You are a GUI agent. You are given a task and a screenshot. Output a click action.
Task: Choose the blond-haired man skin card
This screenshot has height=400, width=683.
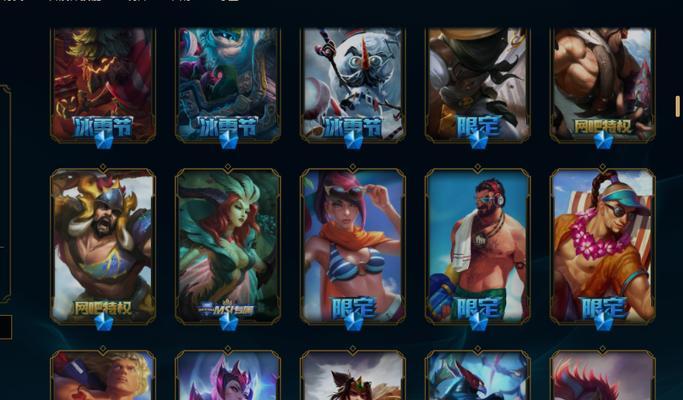click(103, 377)
